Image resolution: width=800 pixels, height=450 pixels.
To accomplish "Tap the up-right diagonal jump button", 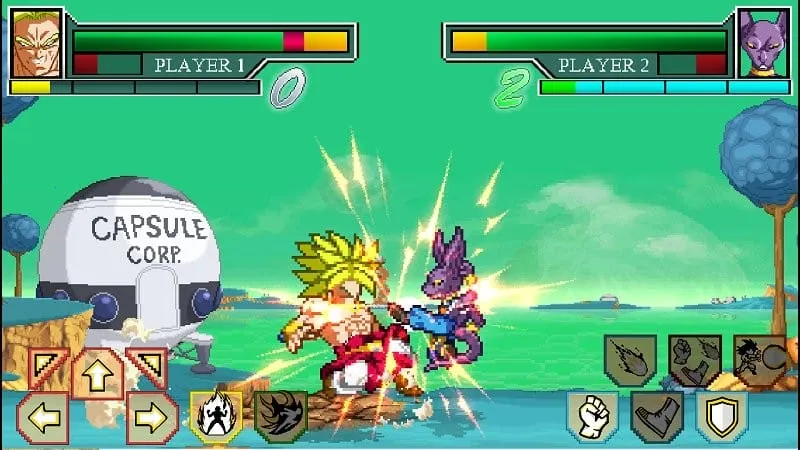I will pyautogui.click(x=147, y=368).
